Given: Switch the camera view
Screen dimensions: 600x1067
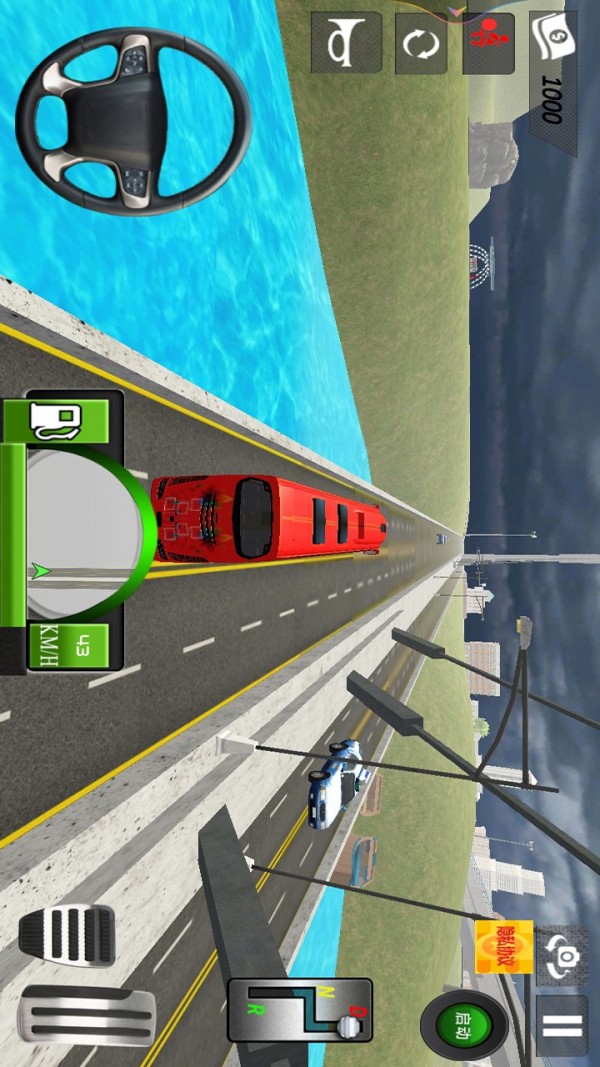Looking at the screenshot, I should pyautogui.click(x=561, y=956).
